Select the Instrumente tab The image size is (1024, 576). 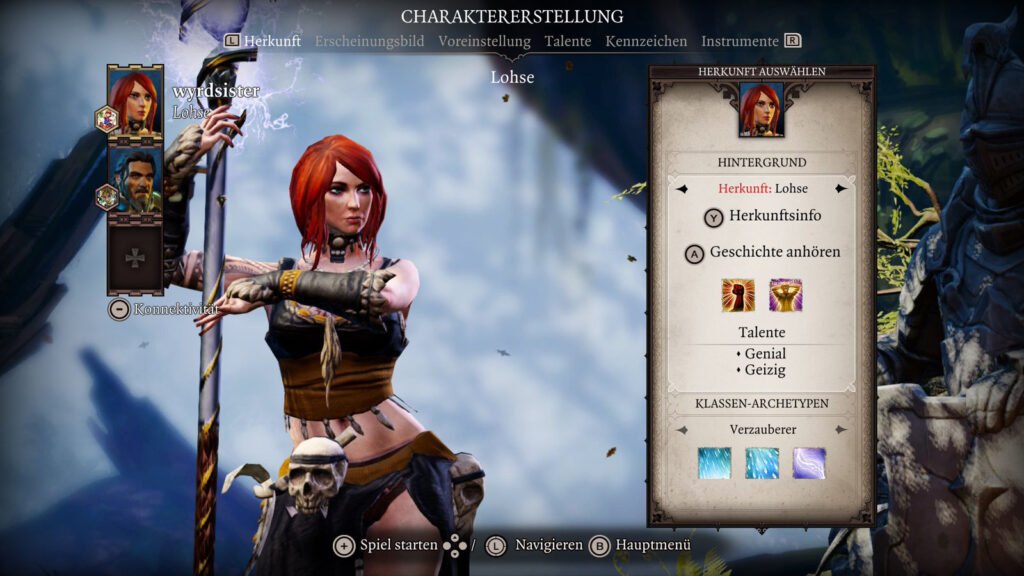[740, 41]
